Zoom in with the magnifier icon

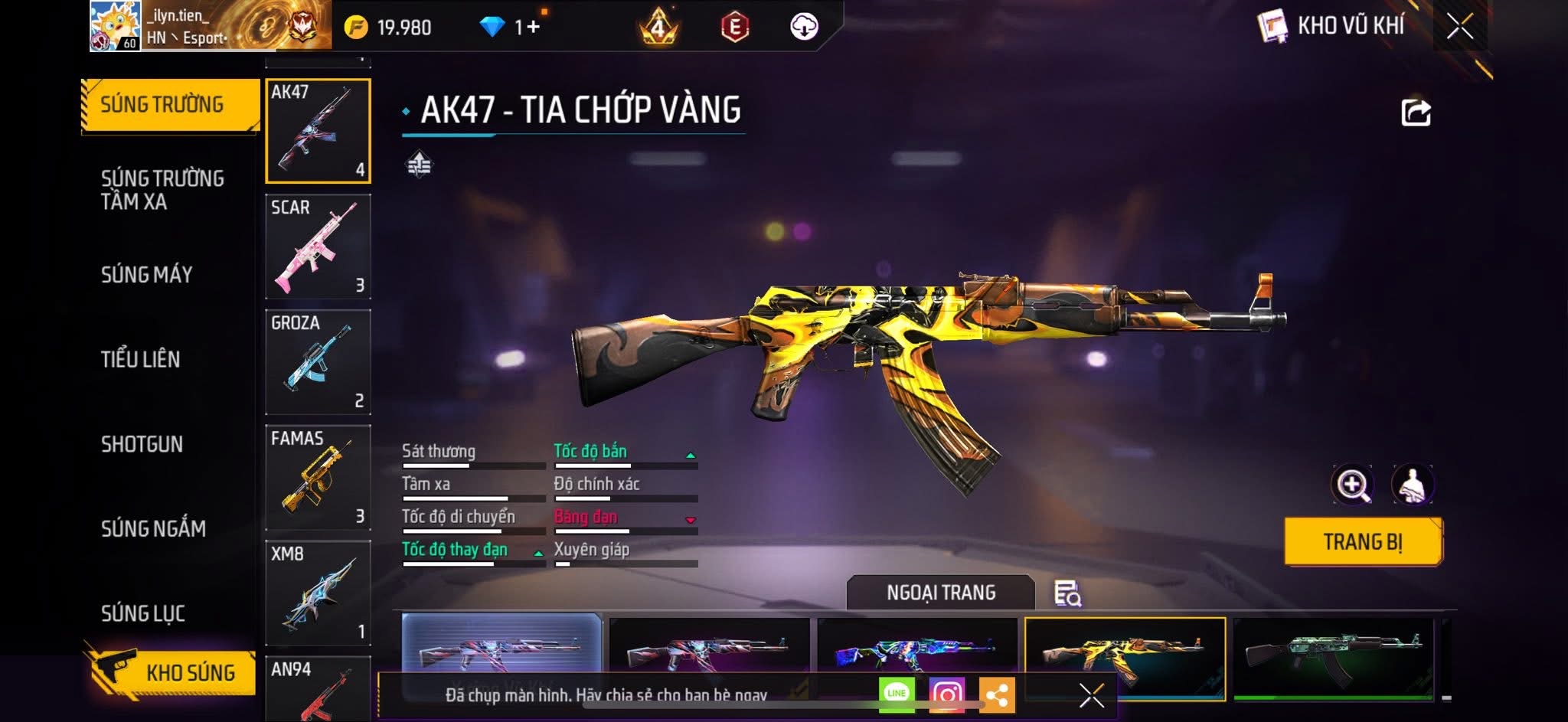pos(1352,485)
